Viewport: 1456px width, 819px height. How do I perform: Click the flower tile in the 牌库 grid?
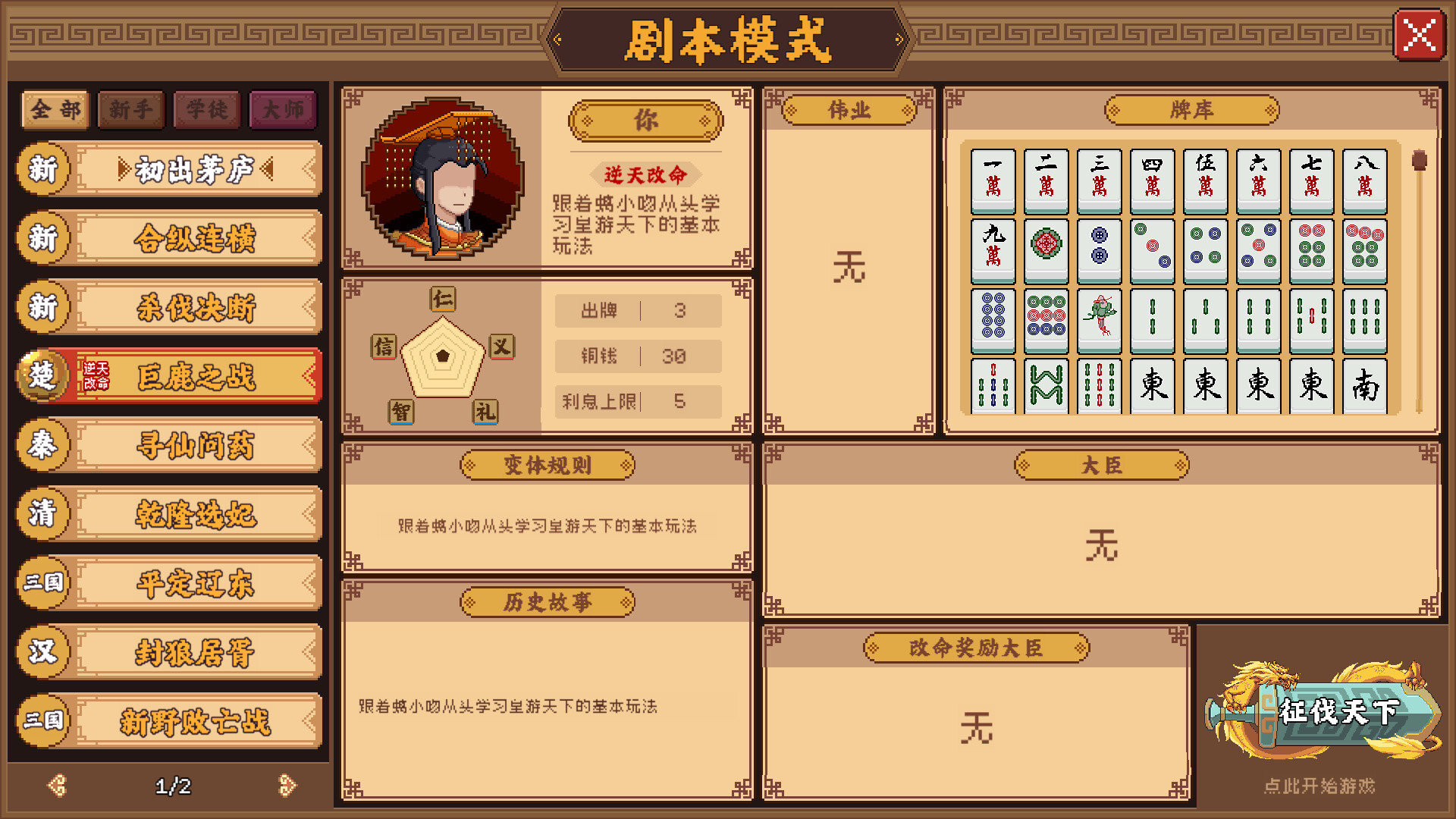1046,249
